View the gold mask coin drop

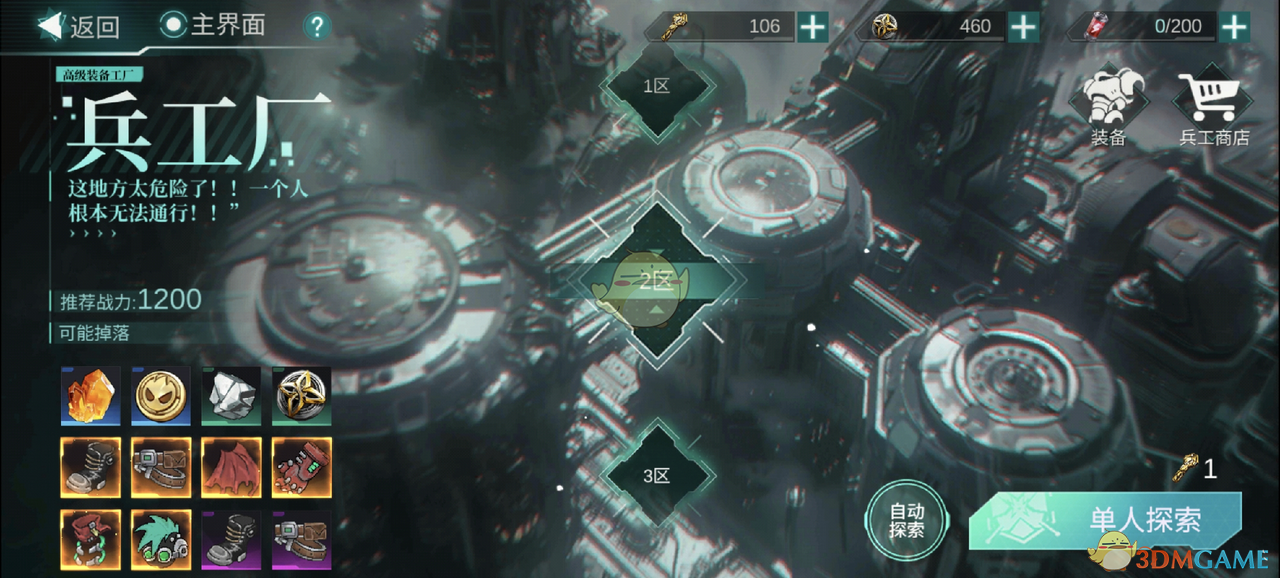coord(161,396)
